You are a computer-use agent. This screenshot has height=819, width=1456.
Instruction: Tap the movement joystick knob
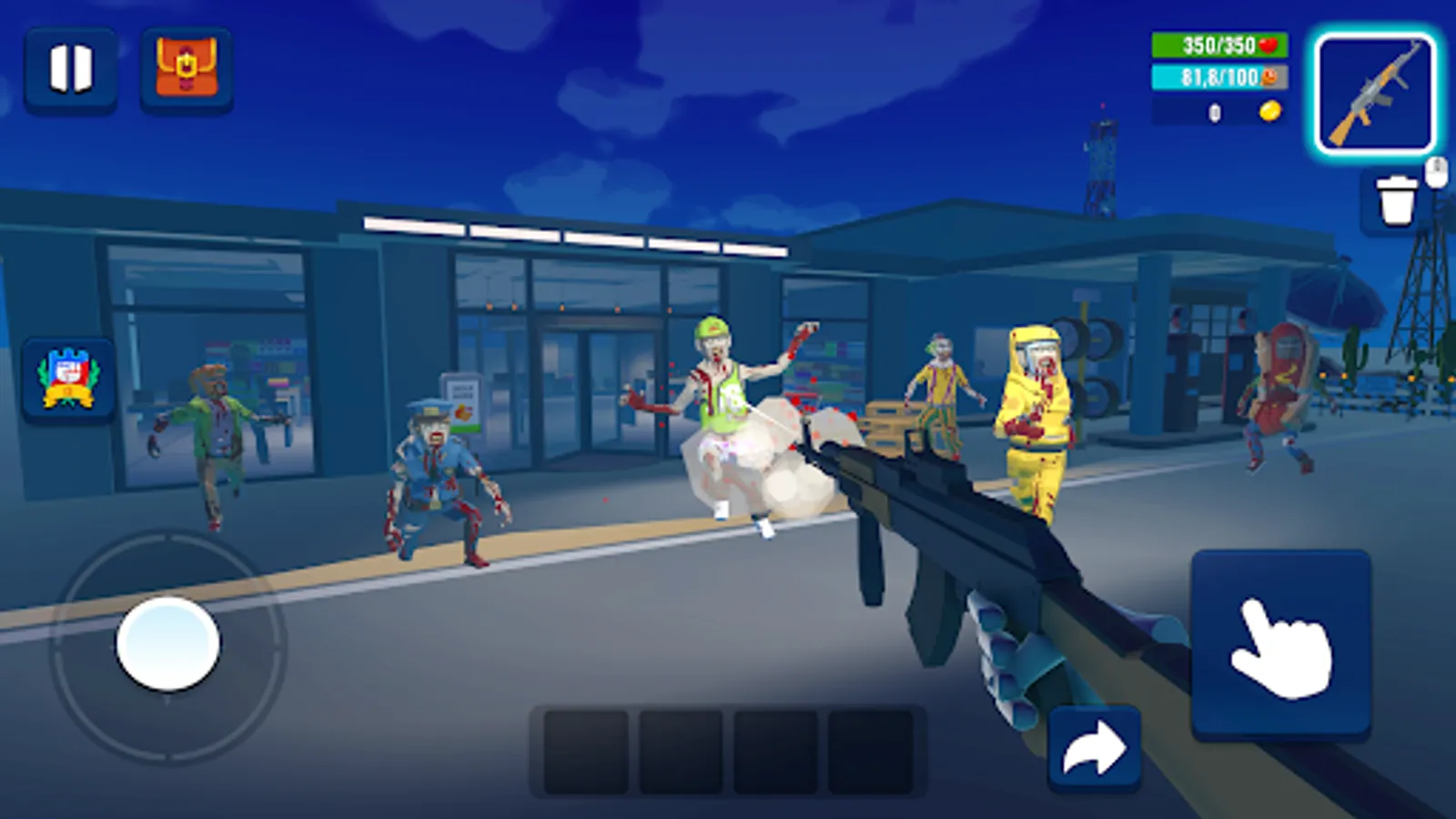(x=167, y=642)
